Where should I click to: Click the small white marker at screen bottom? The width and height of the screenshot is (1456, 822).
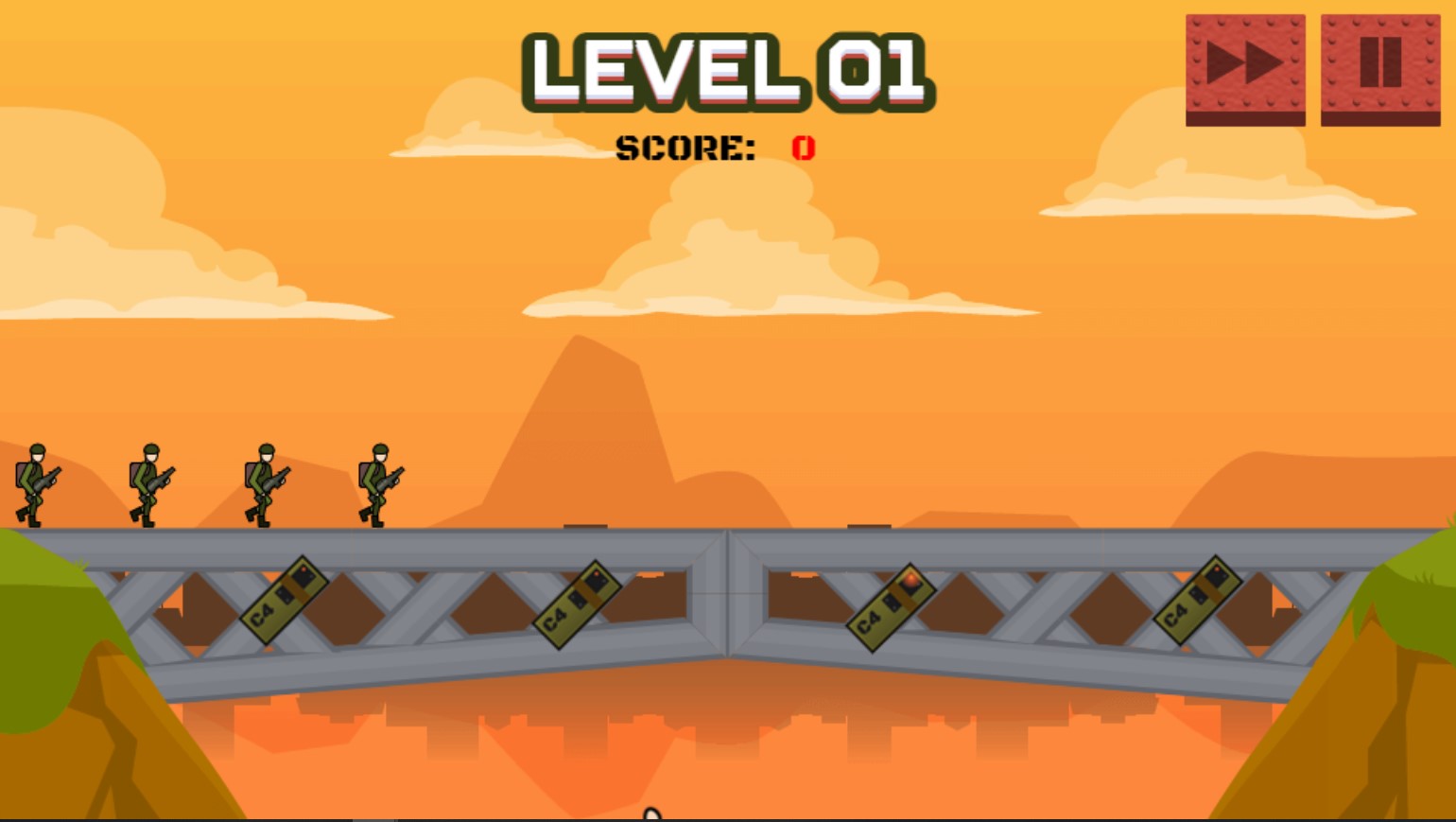coord(653,814)
